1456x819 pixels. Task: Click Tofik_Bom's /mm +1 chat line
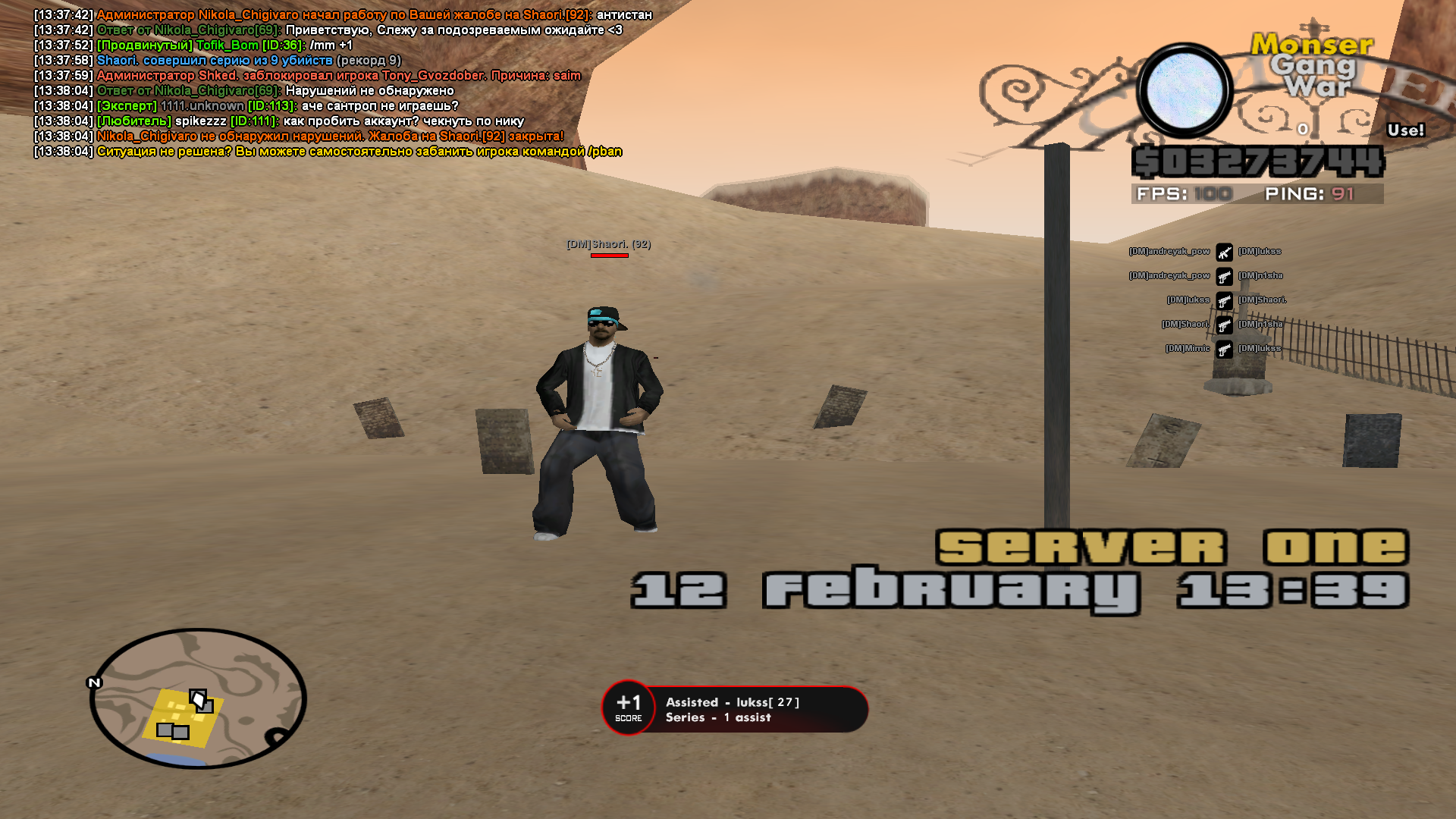pyautogui.click(x=224, y=45)
